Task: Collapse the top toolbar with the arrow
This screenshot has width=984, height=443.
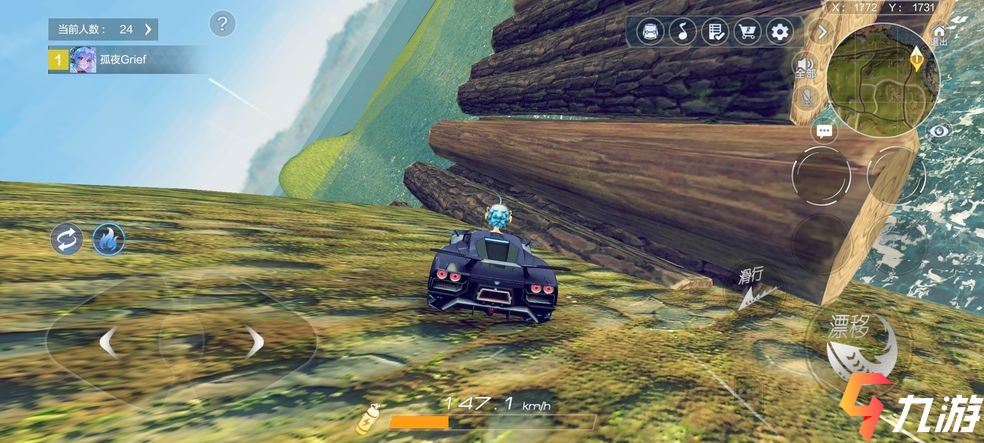Action: [x=823, y=32]
